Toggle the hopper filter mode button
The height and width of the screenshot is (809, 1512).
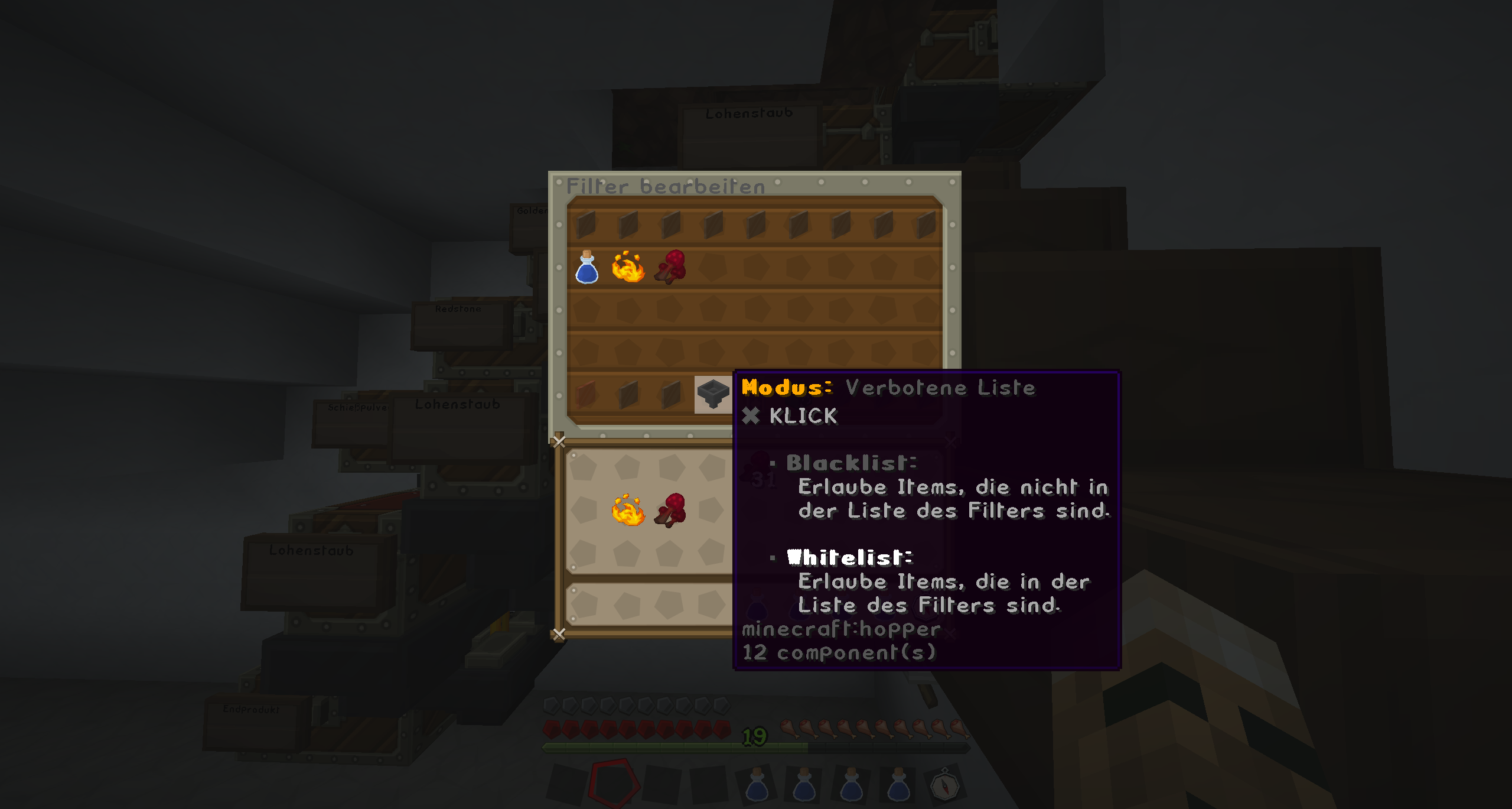[713, 394]
